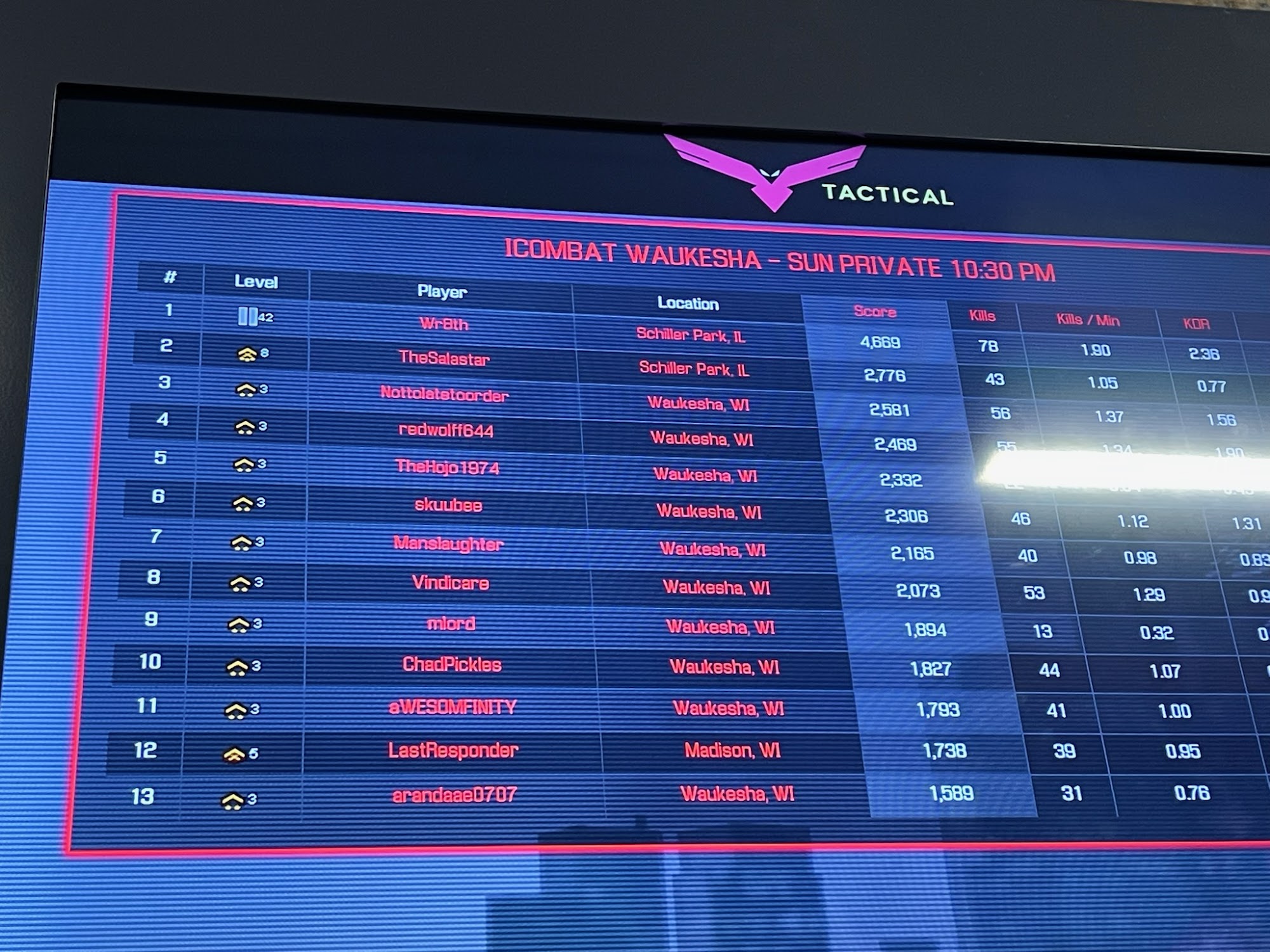Open Vindicare's leaderboard entry
The height and width of the screenshot is (952, 1270).
450,583
